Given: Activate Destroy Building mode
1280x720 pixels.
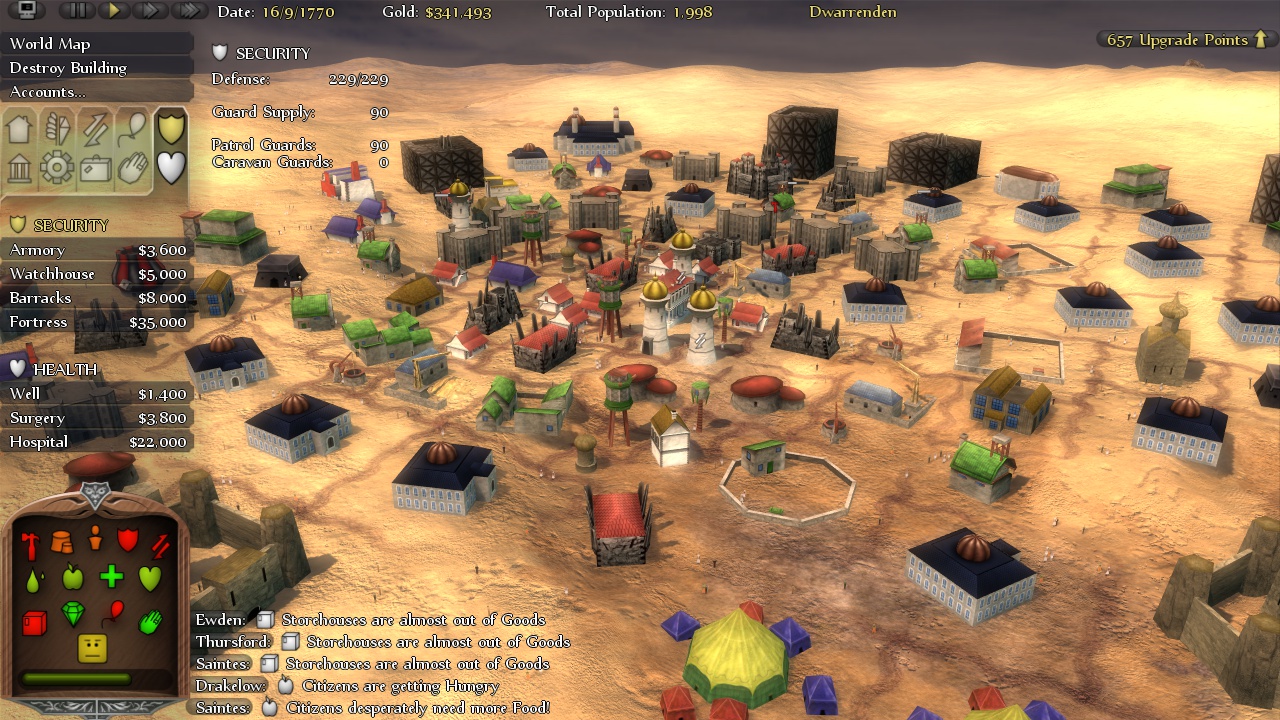Looking at the screenshot, I should 67,67.
